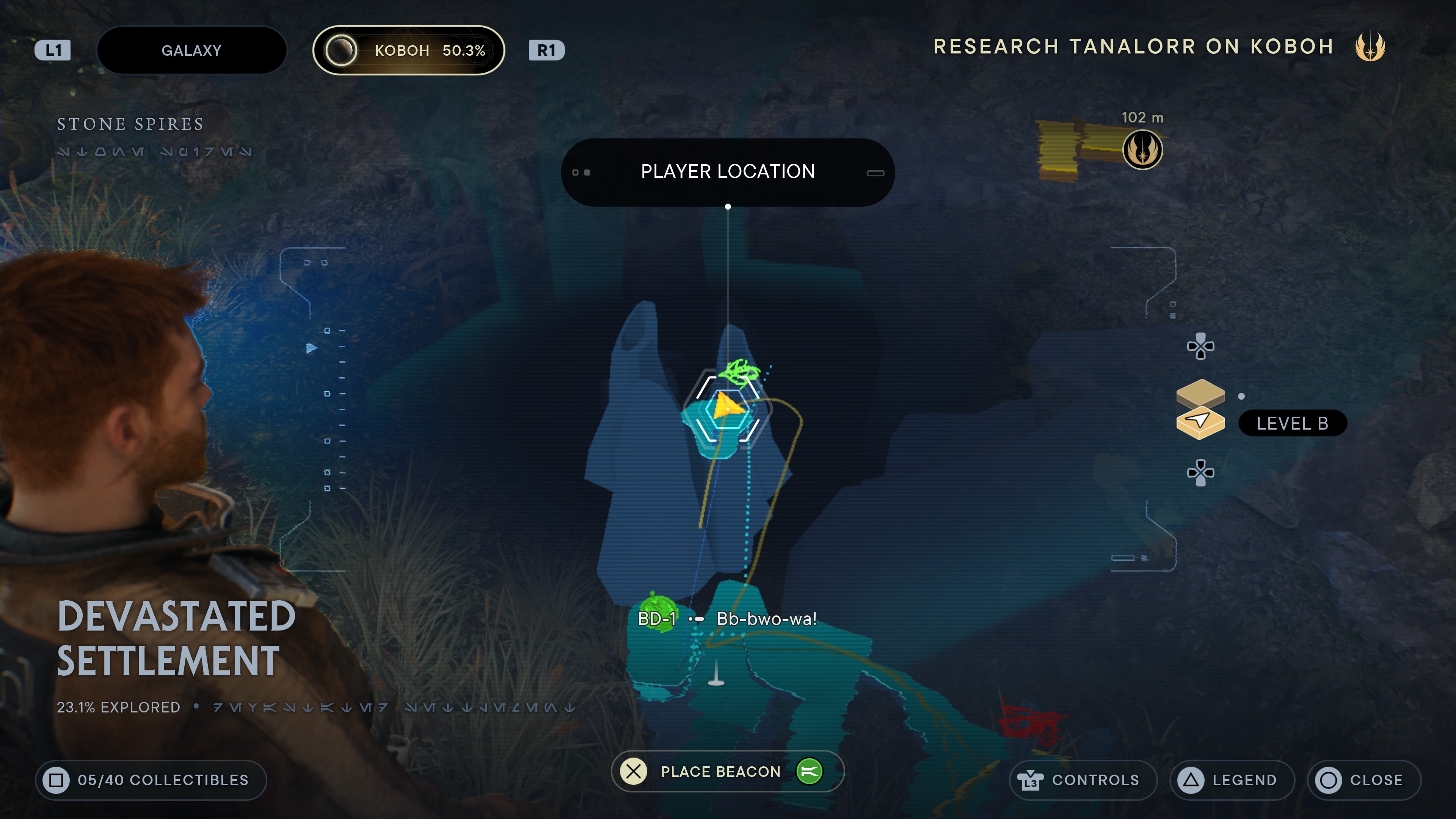Switch to the upper map level layer
Viewport: 1456px width, 819px height.
(1200, 392)
